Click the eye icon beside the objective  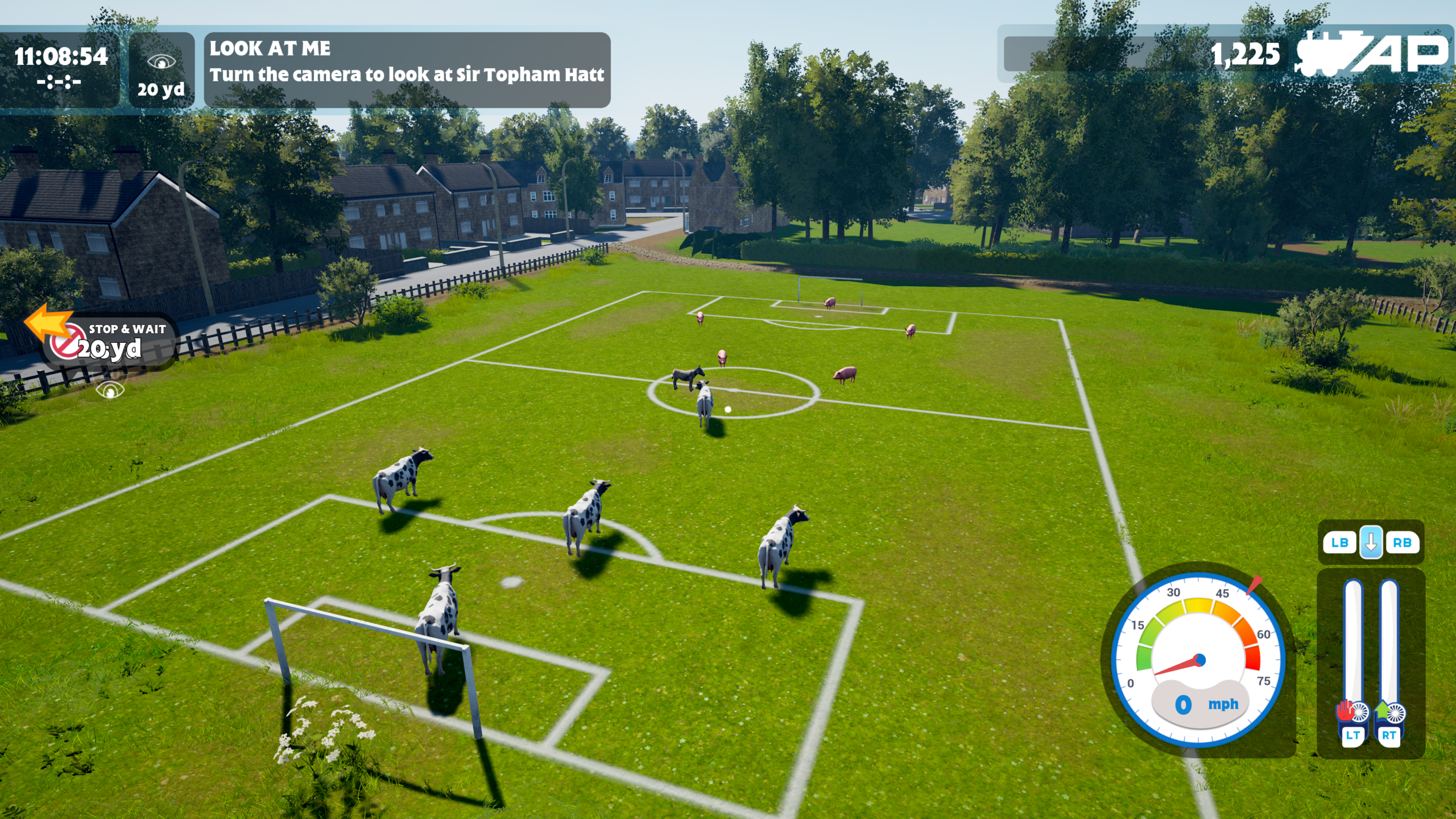(x=161, y=61)
